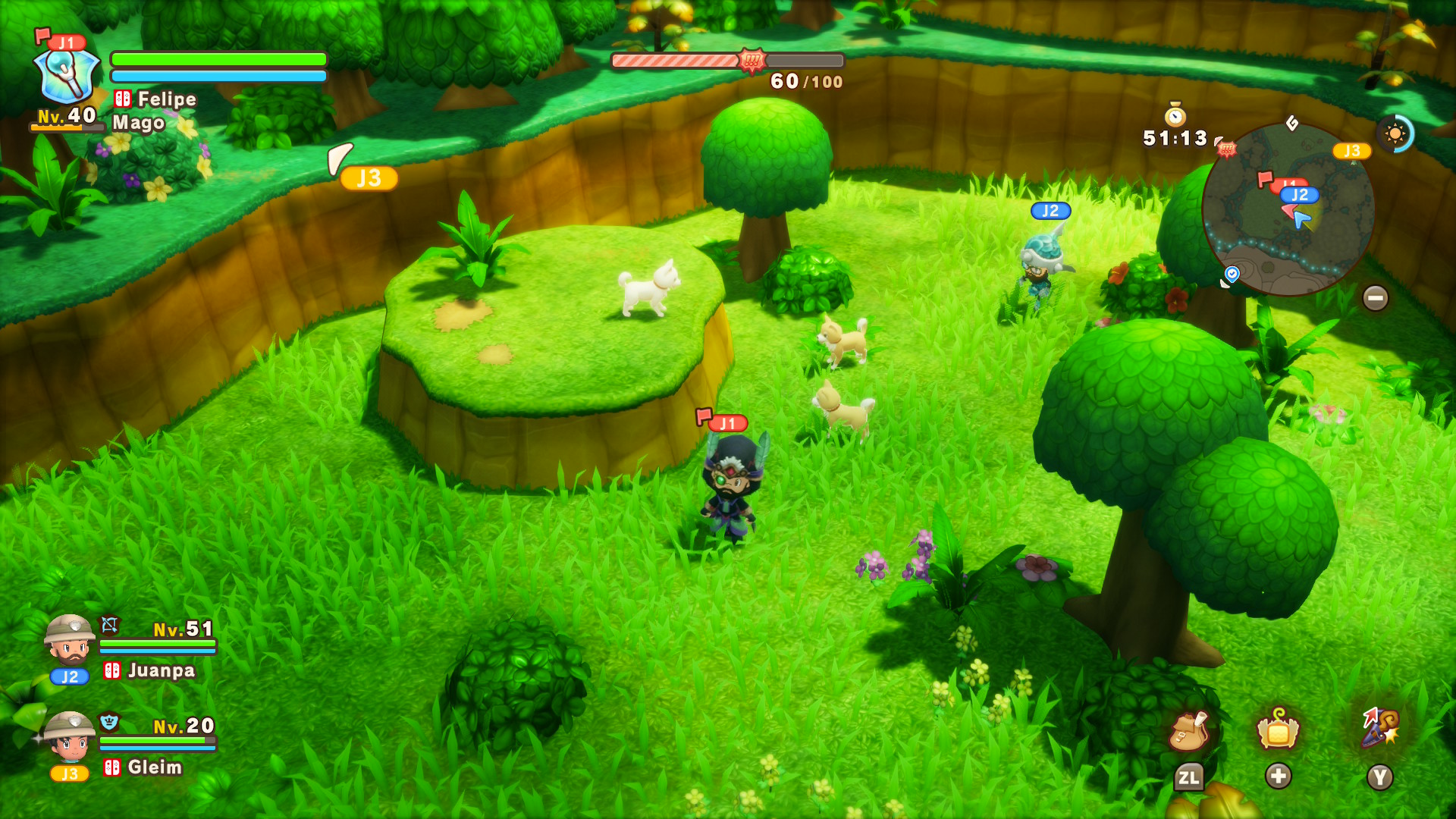This screenshot has width=1456, height=819.
Task: Click Felipe's Mago class emblem
Action: point(67,76)
